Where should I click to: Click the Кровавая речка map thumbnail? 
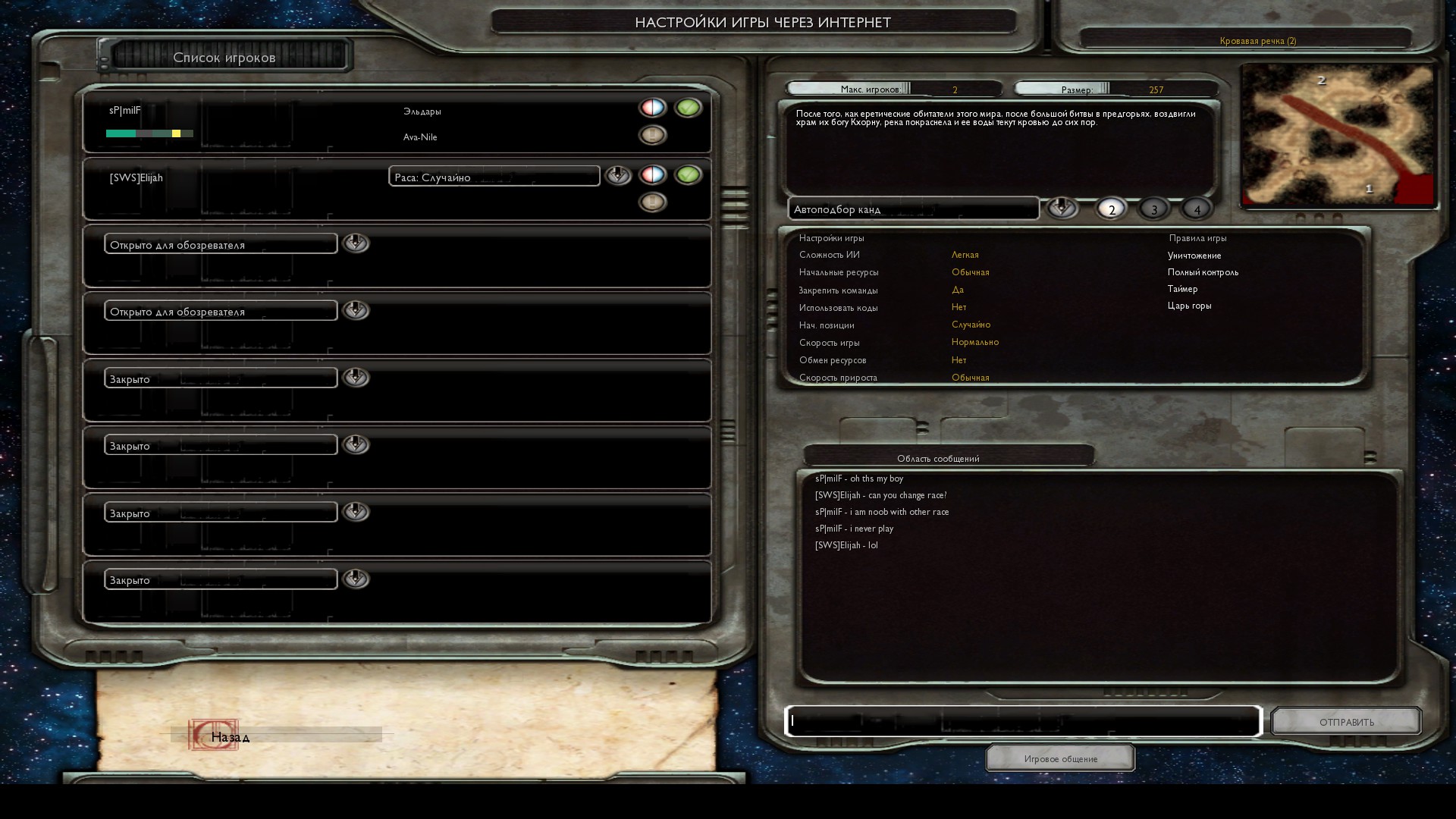point(1338,135)
